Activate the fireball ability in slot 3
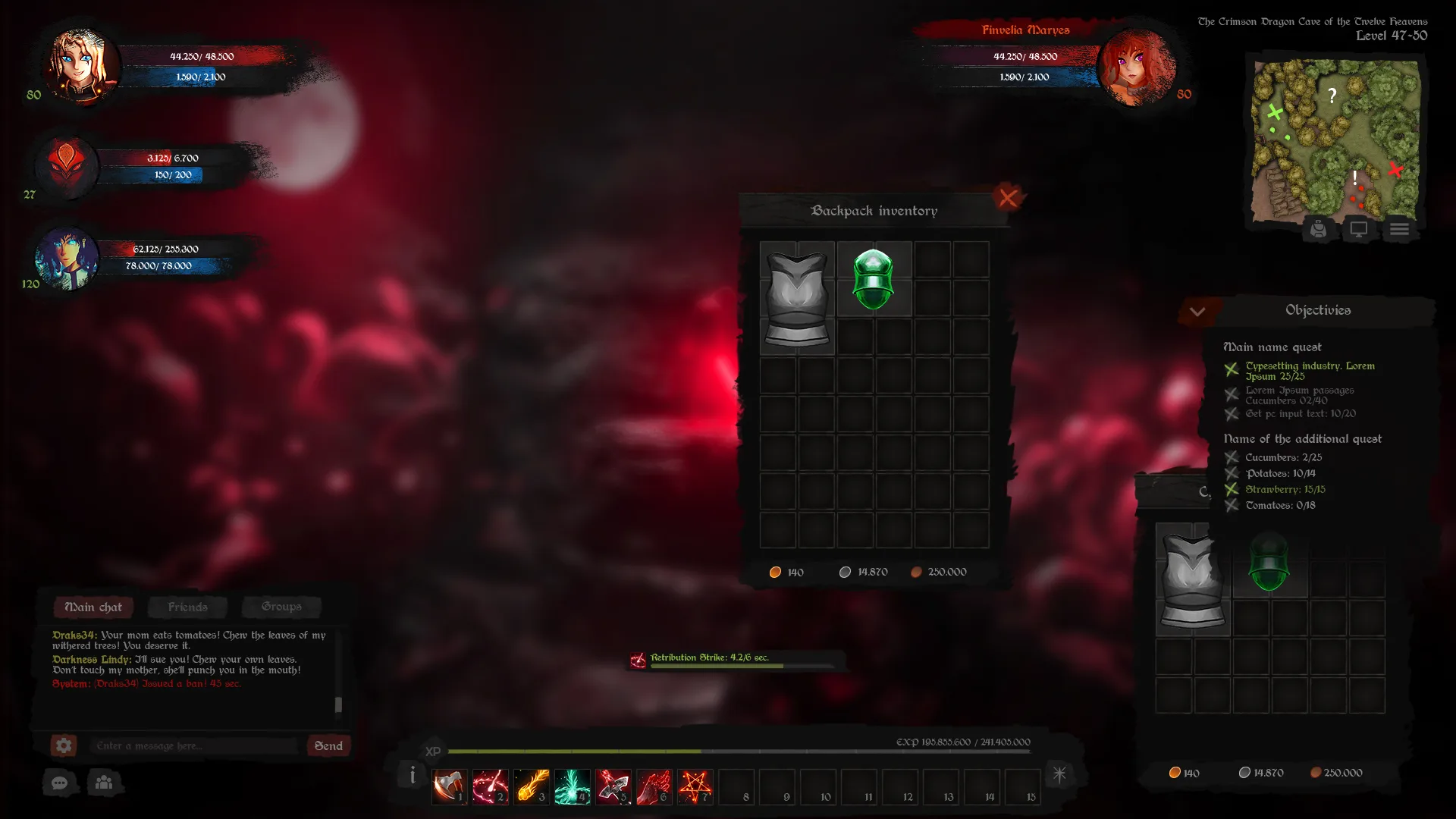The image size is (1456, 819). coord(531,786)
